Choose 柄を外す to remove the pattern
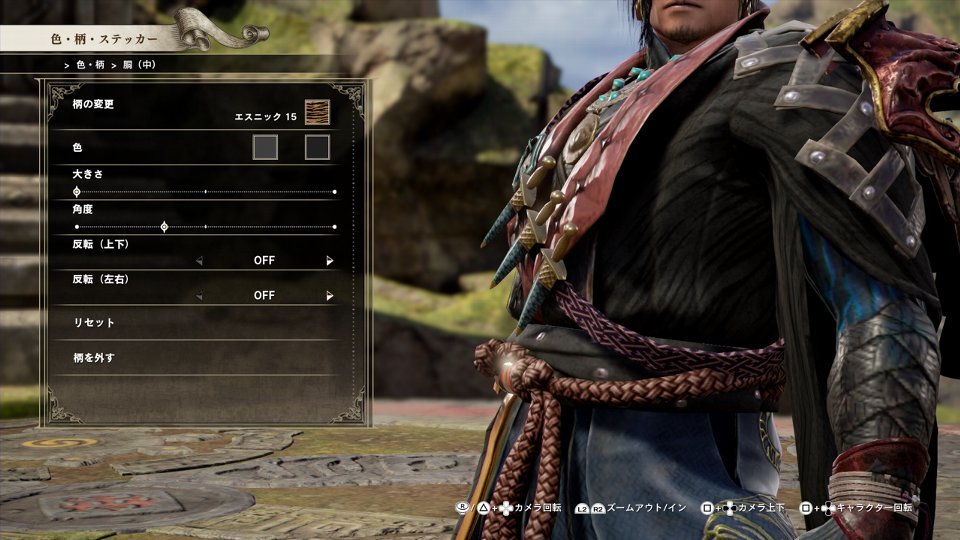 pos(94,357)
